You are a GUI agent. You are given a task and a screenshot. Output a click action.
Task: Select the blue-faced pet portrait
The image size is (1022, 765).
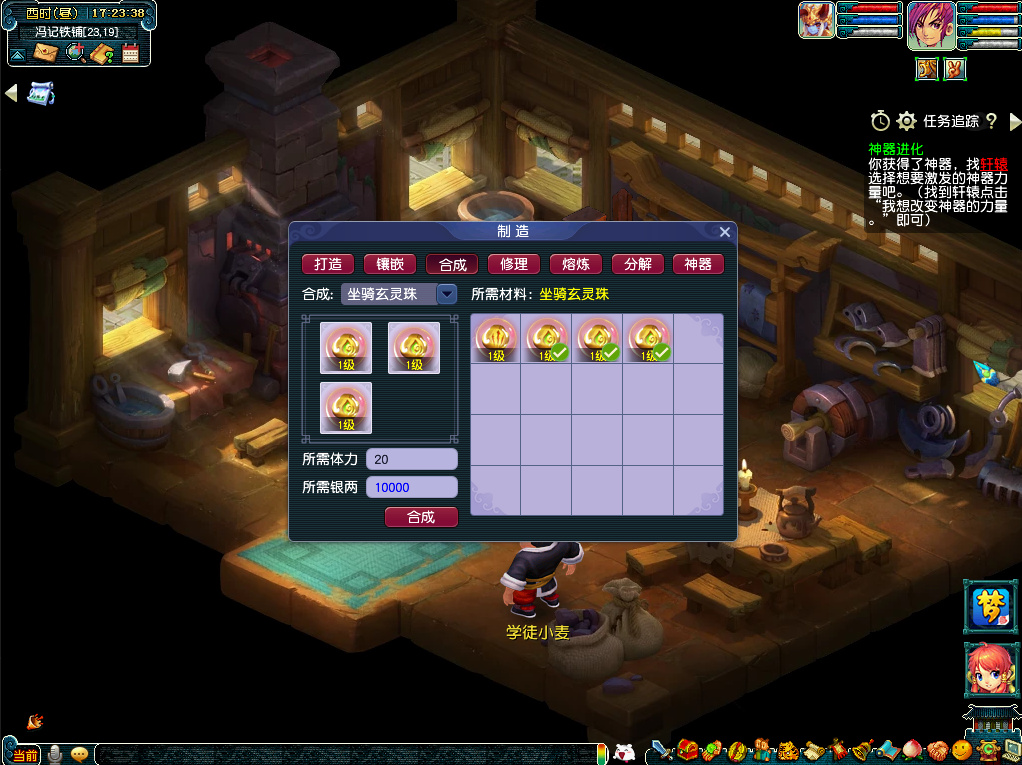[x=816, y=20]
